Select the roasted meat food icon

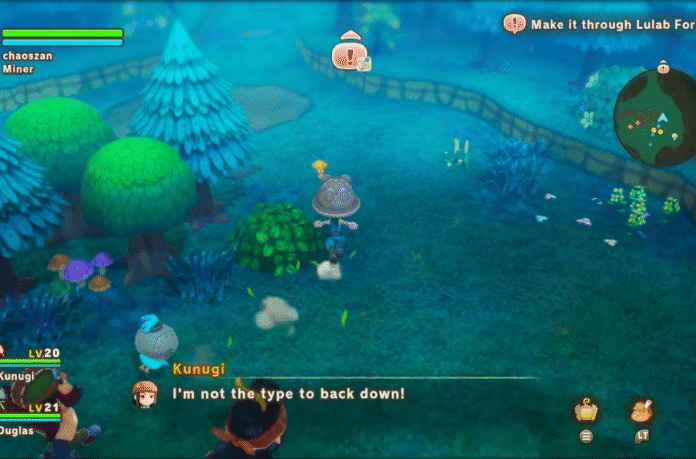pos(641,410)
